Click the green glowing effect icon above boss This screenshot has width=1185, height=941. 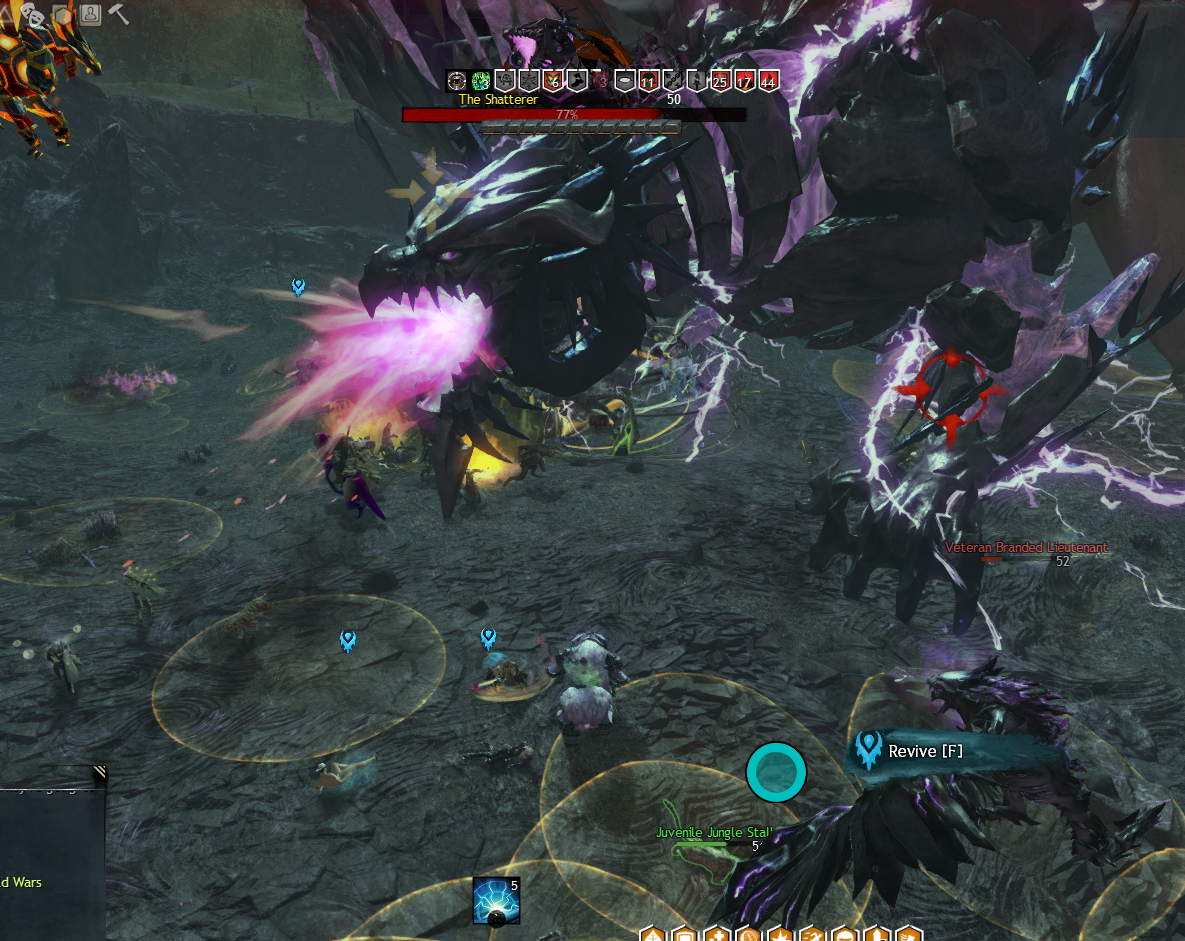point(481,81)
